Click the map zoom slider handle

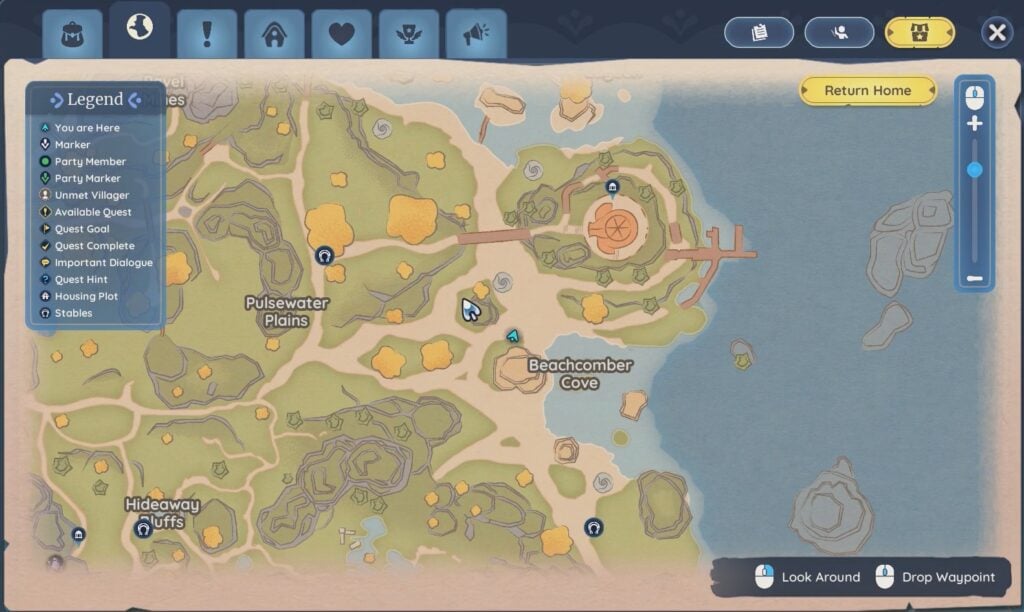tap(975, 170)
